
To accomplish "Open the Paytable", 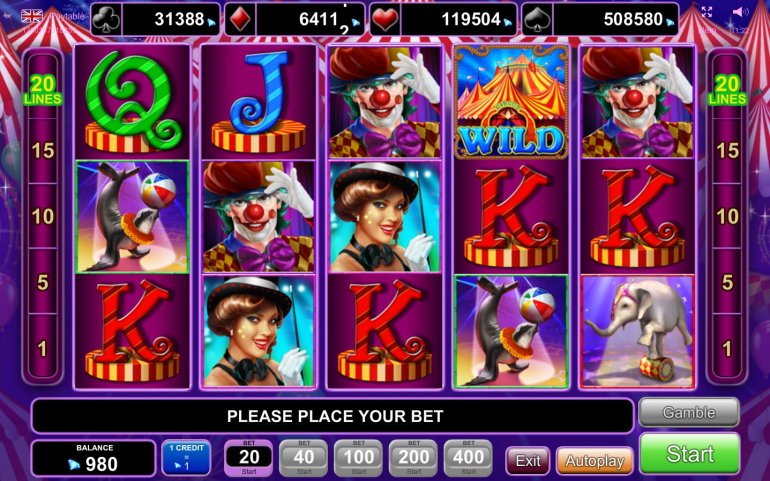I will tap(67, 16).
